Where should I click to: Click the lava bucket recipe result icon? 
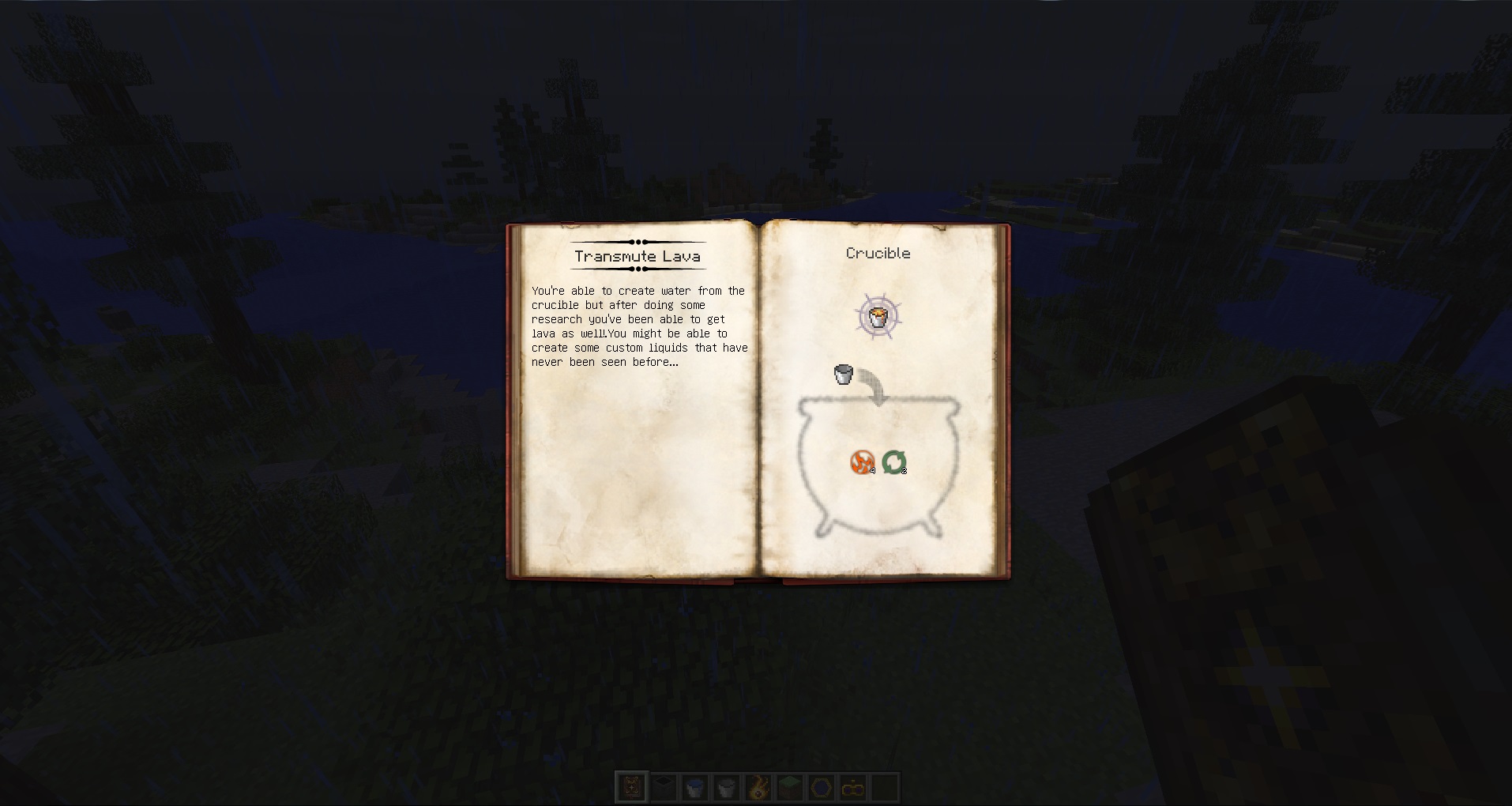[878, 316]
